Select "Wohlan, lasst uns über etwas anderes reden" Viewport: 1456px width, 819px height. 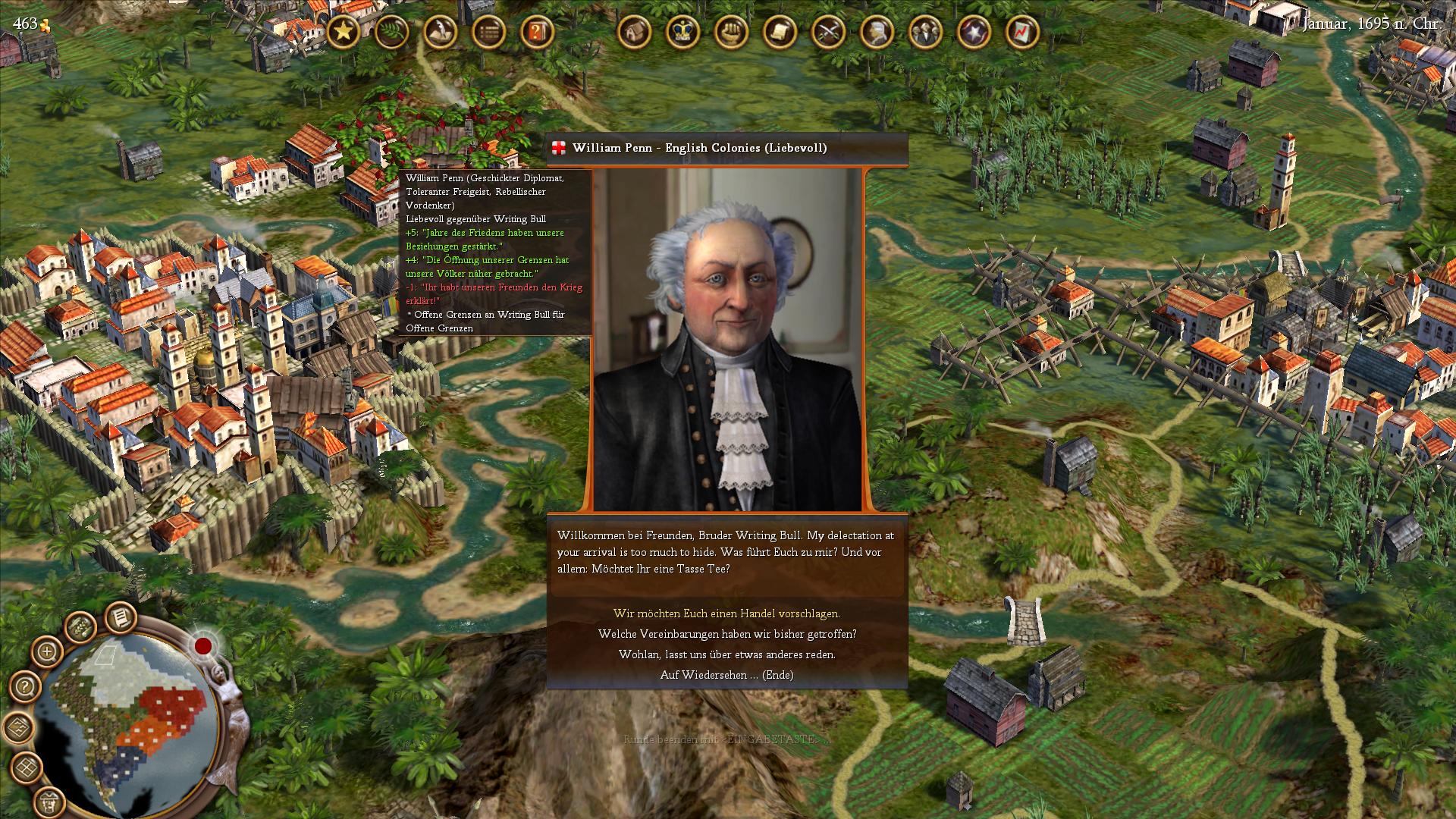tap(726, 654)
